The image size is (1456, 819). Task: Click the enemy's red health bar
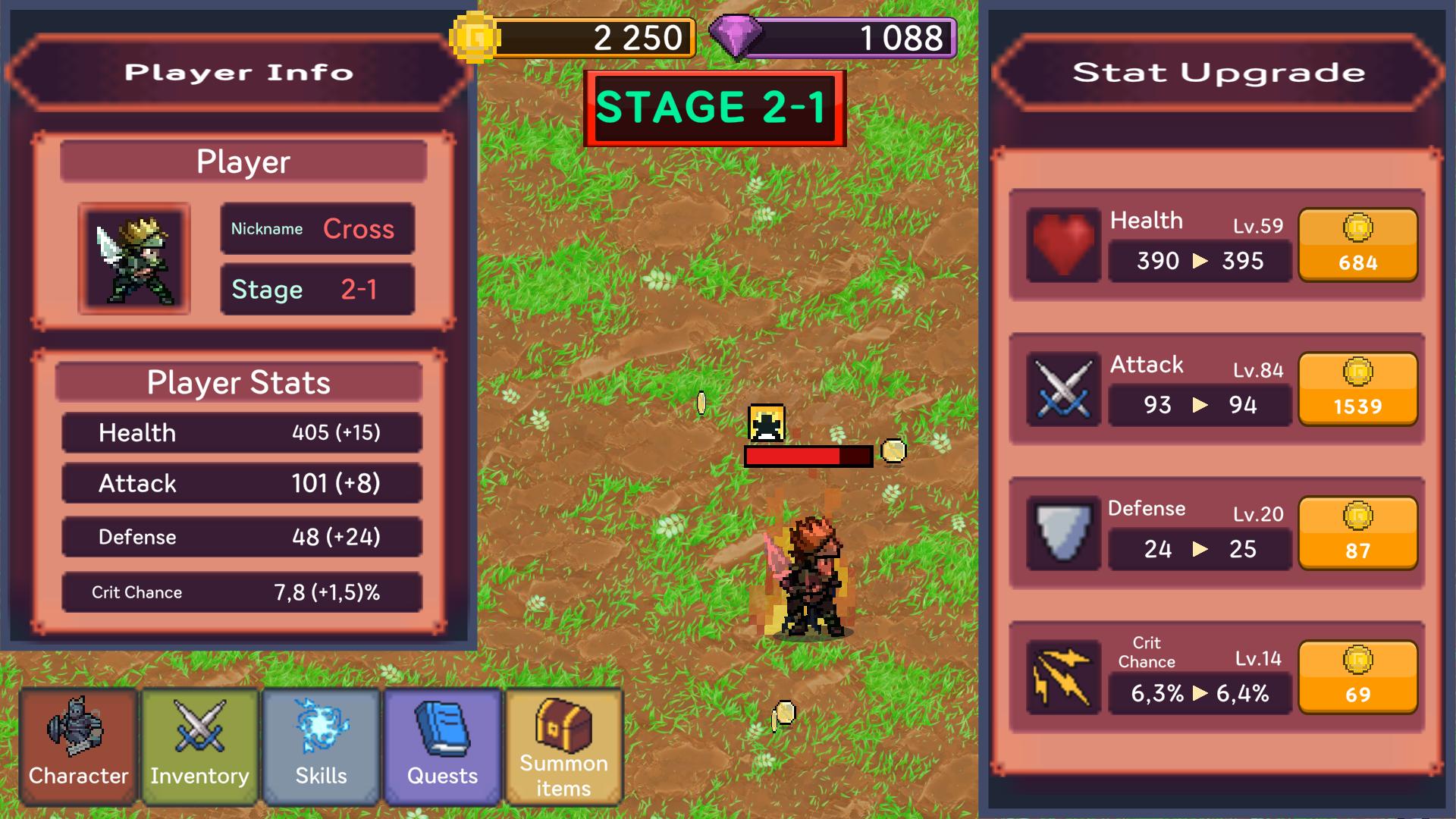(x=806, y=457)
